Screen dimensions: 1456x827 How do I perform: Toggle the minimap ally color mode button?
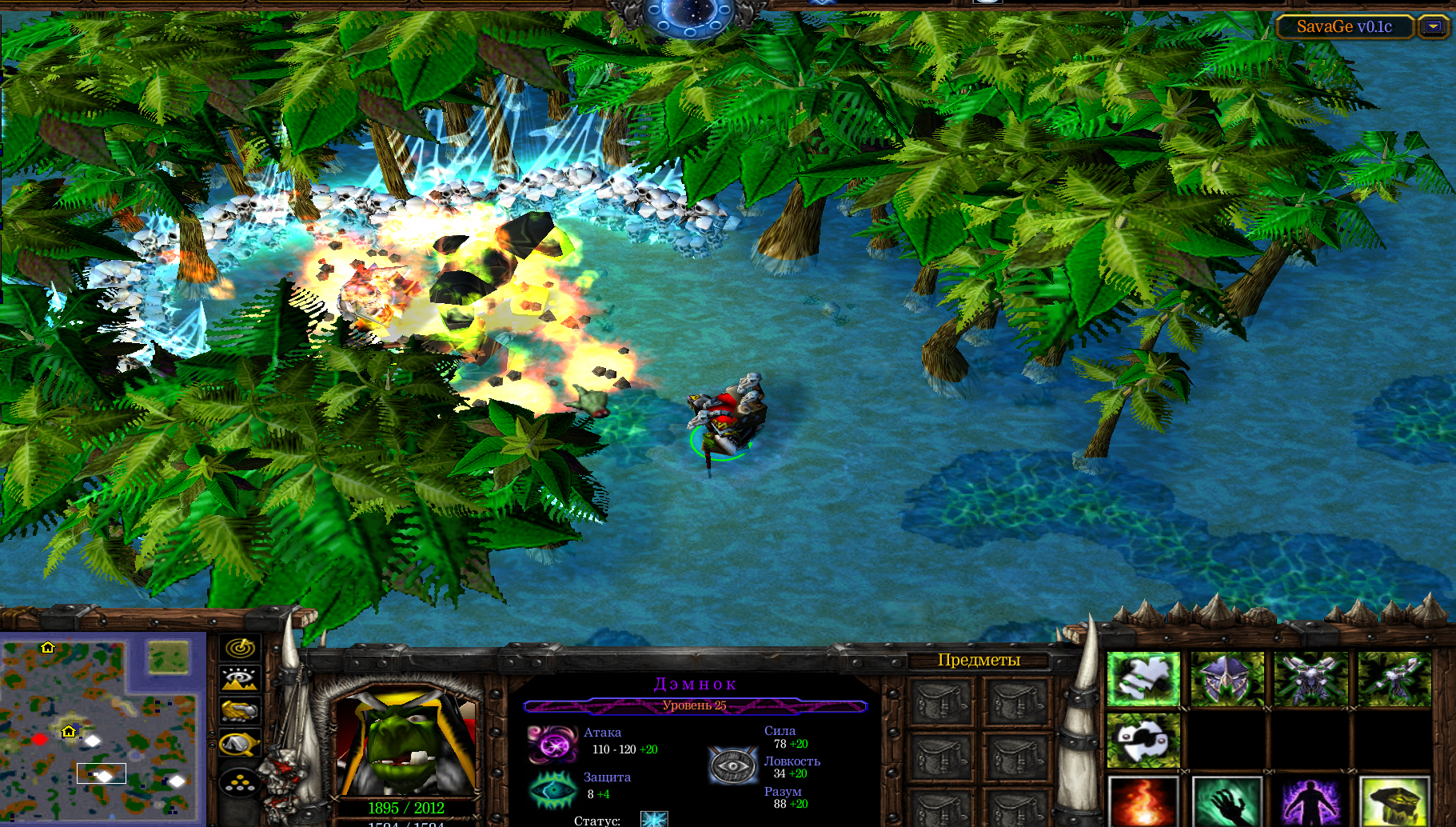click(x=239, y=710)
